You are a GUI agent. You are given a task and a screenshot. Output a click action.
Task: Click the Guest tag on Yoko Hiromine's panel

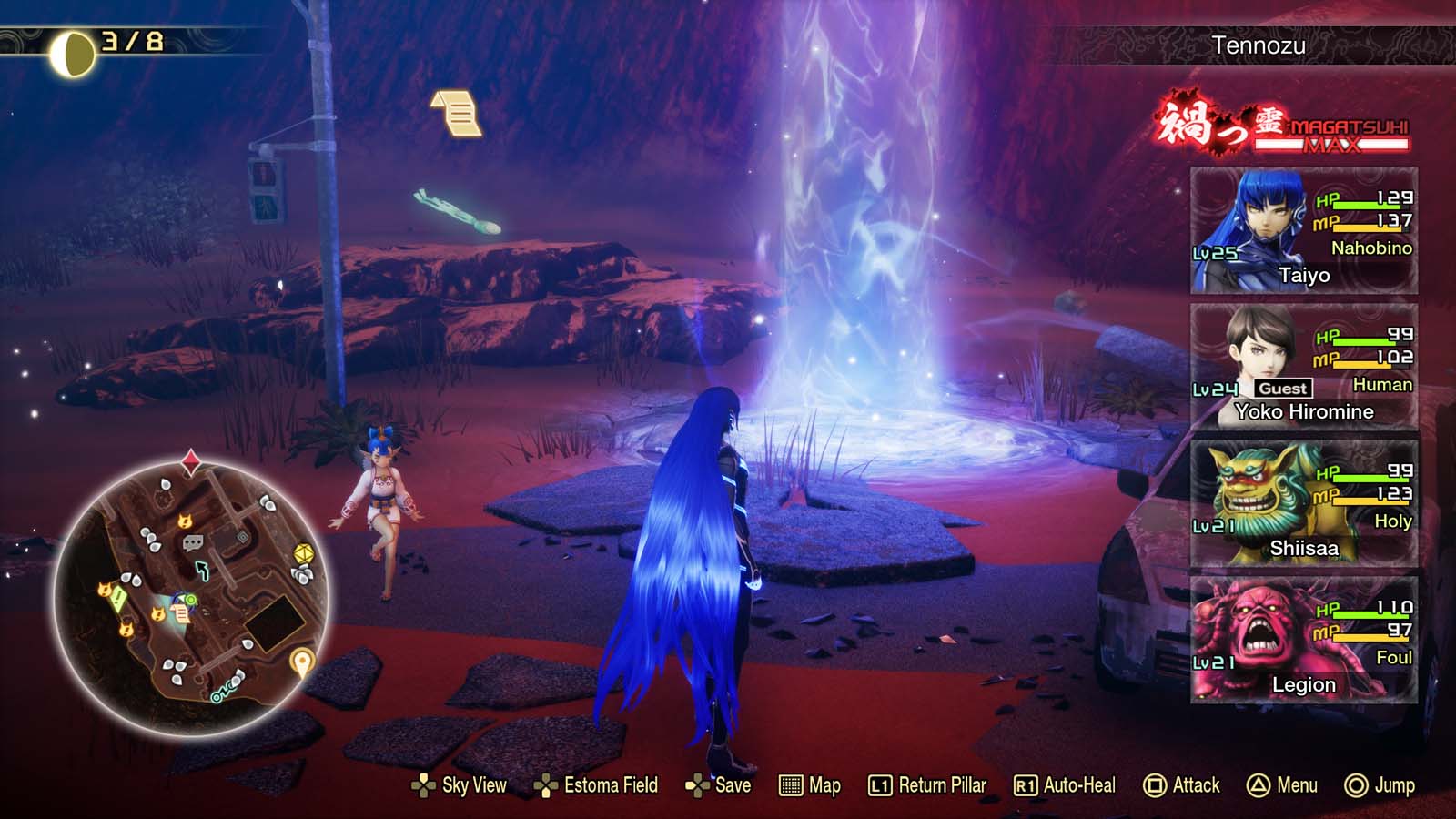(1285, 388)
